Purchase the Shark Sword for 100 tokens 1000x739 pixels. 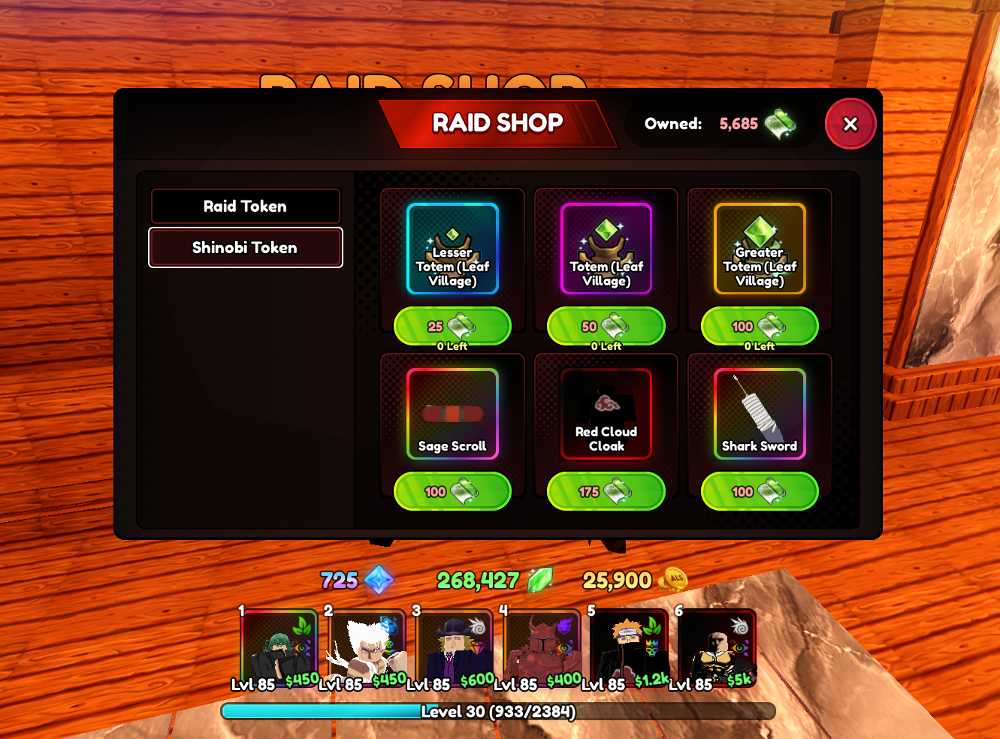[760, 492]
